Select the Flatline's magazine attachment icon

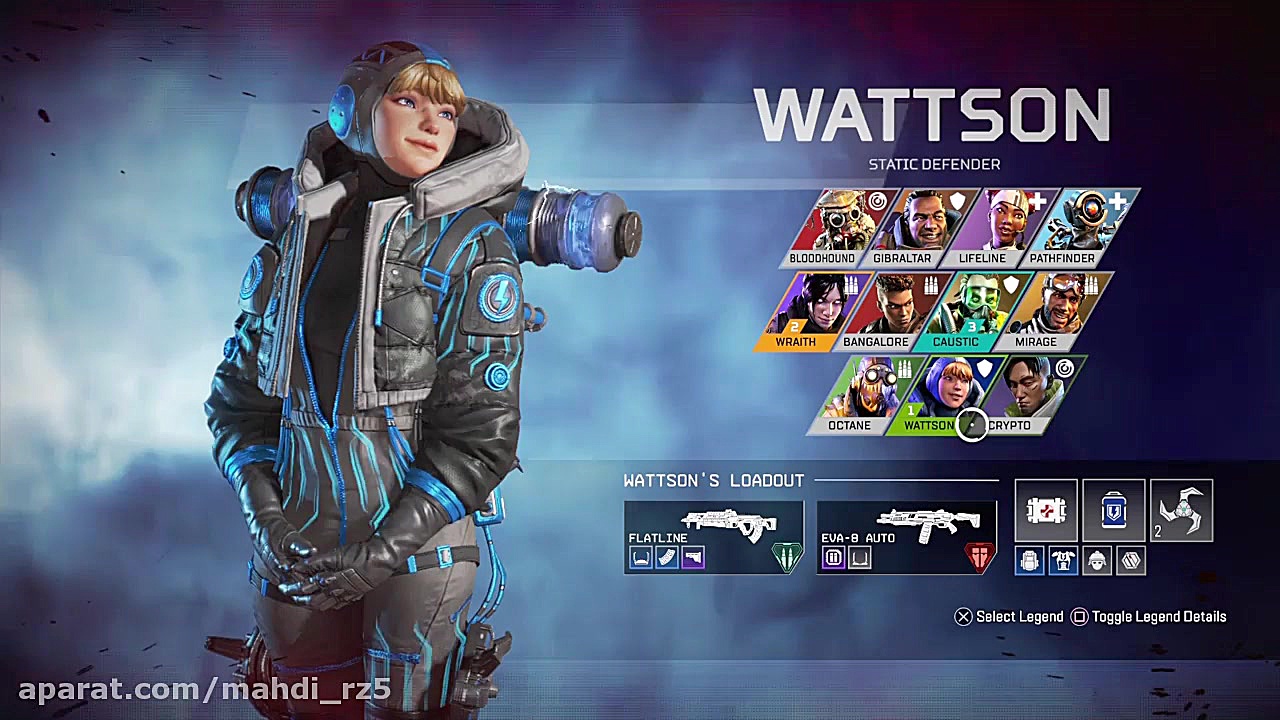(665, 557)
